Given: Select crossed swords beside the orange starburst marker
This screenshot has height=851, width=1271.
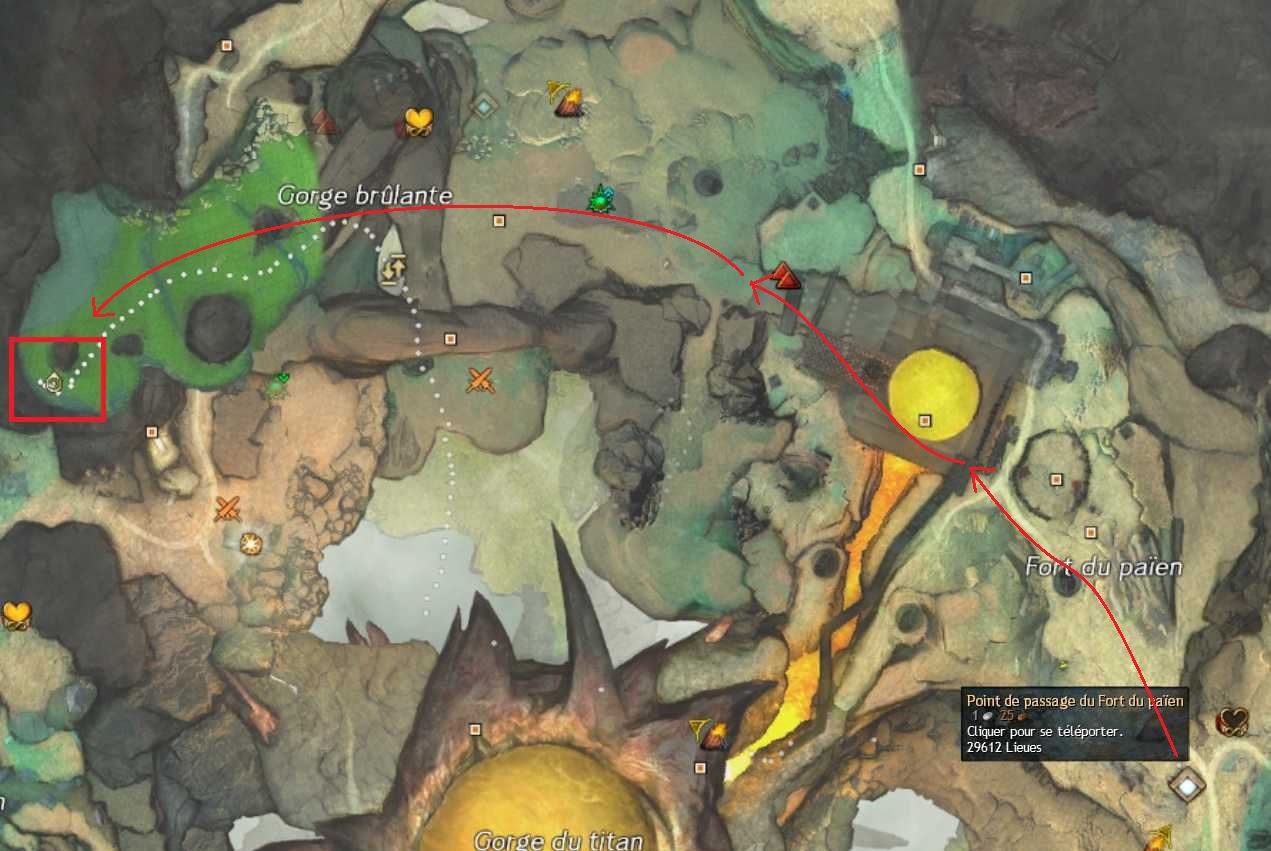Looking at the screenshot, I should (228, 509).
